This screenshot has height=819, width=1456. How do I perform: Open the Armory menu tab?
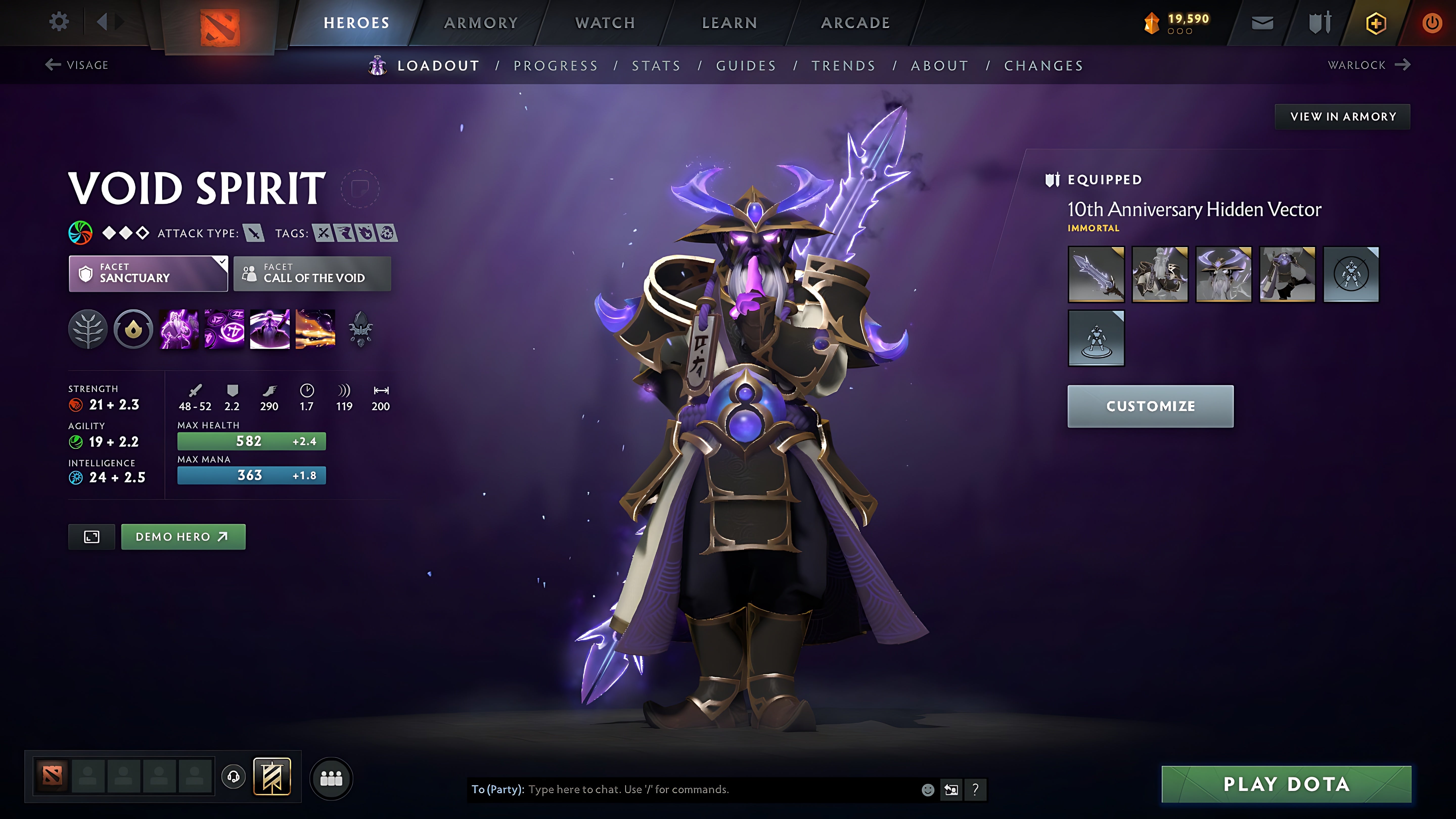point(481,22)
